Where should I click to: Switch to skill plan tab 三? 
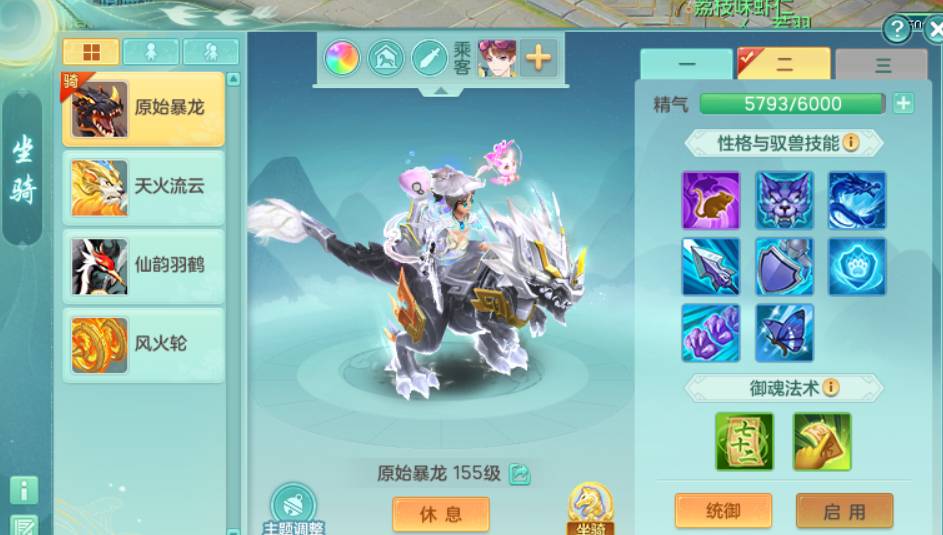882,65
